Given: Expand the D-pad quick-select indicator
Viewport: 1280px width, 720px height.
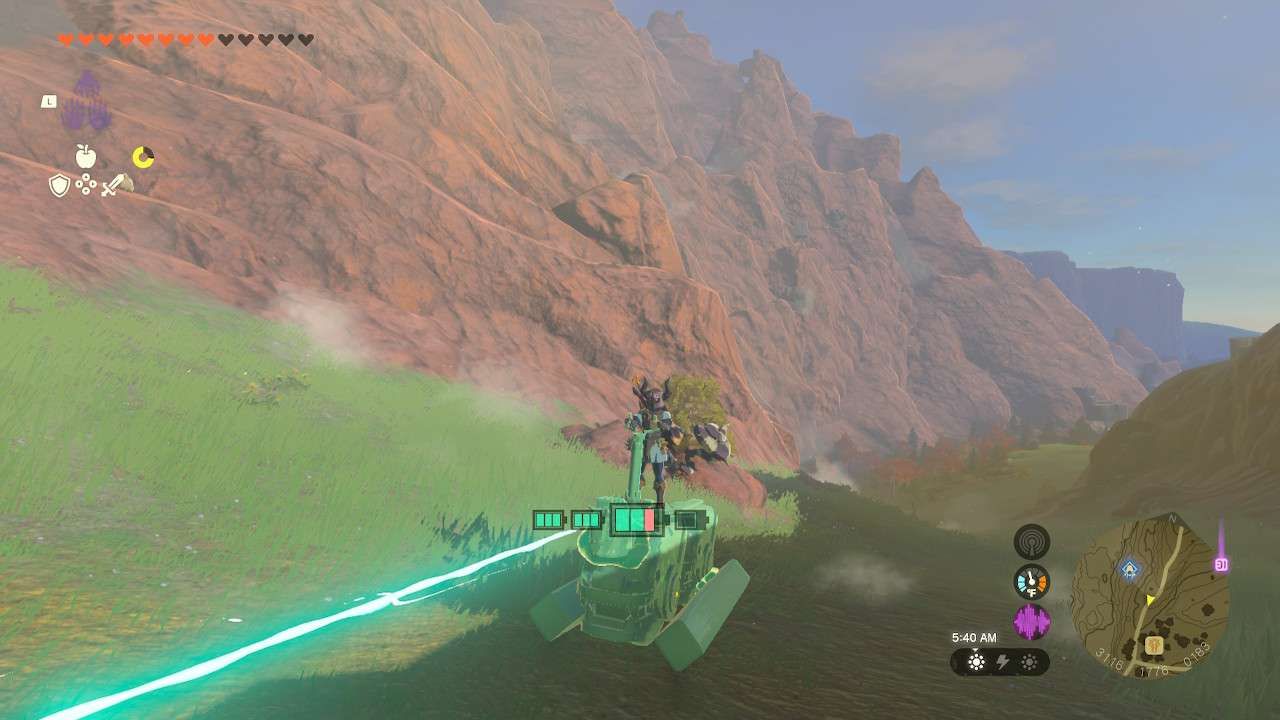Looking at the screenshot, I should pyautogui.click(x=86, y=183).
